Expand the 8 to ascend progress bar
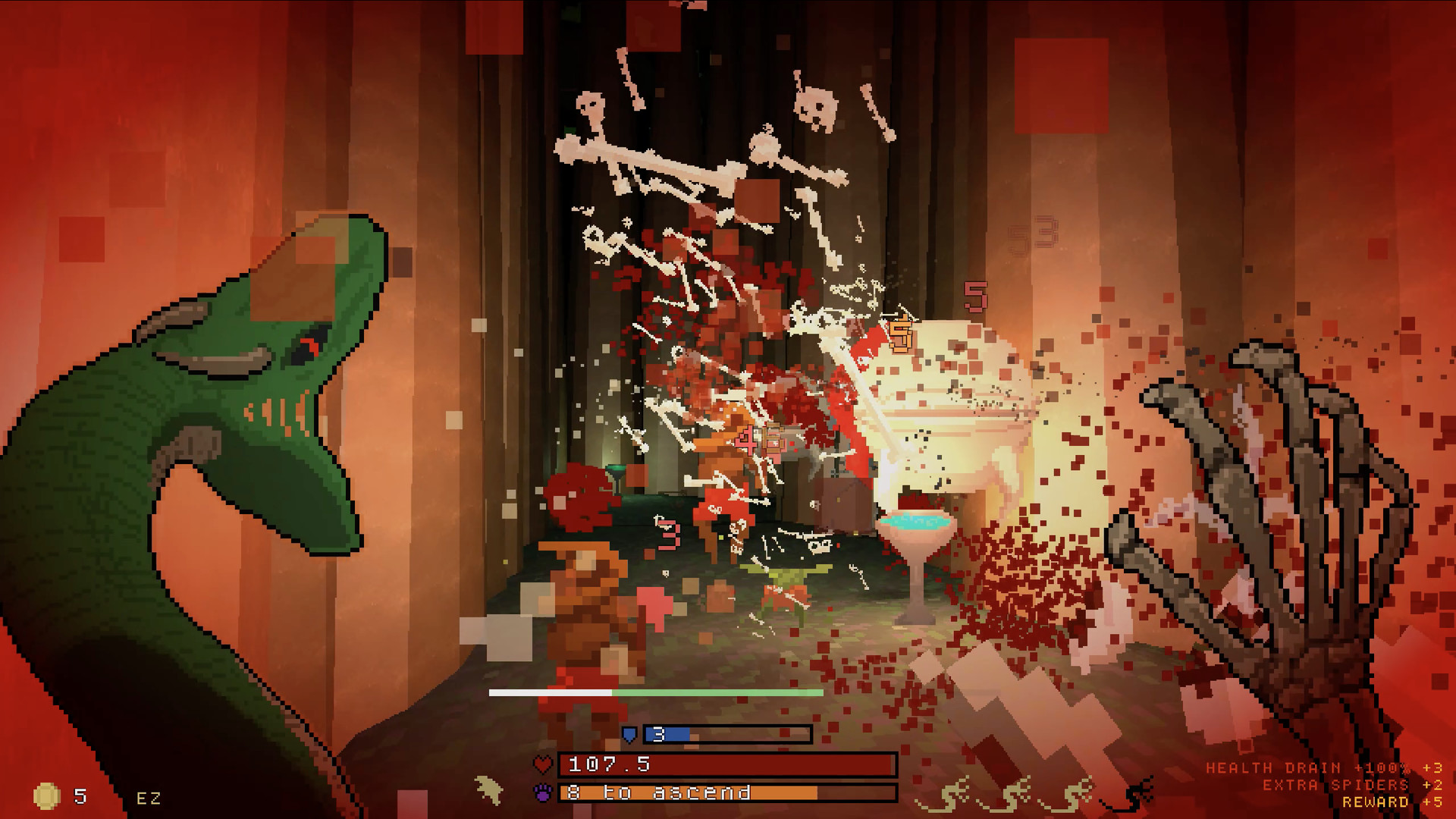The height and width of the screenshot is (819, 1456). (x=652, y=793)
